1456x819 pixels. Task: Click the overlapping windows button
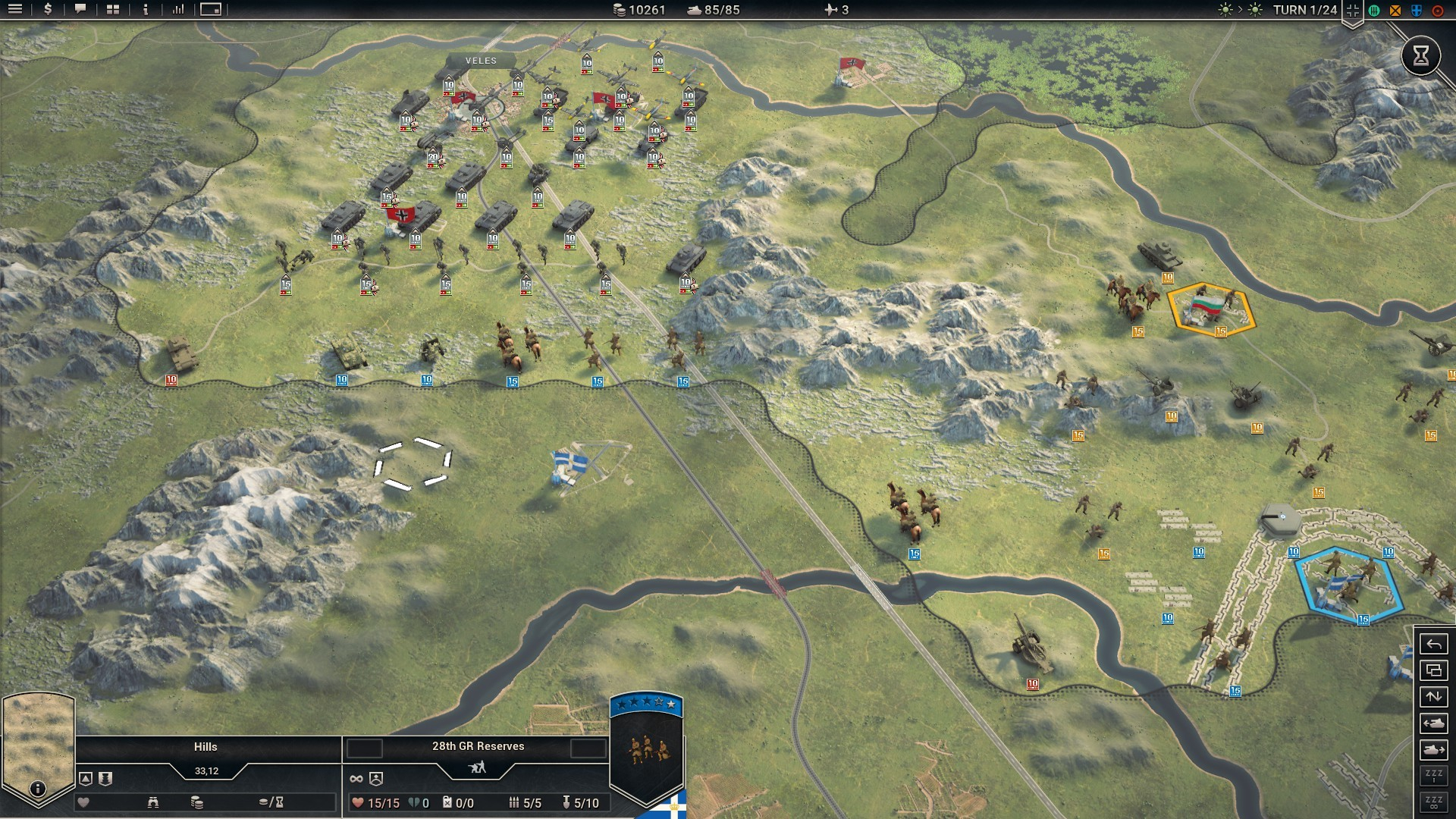[x=1433, y=670]
